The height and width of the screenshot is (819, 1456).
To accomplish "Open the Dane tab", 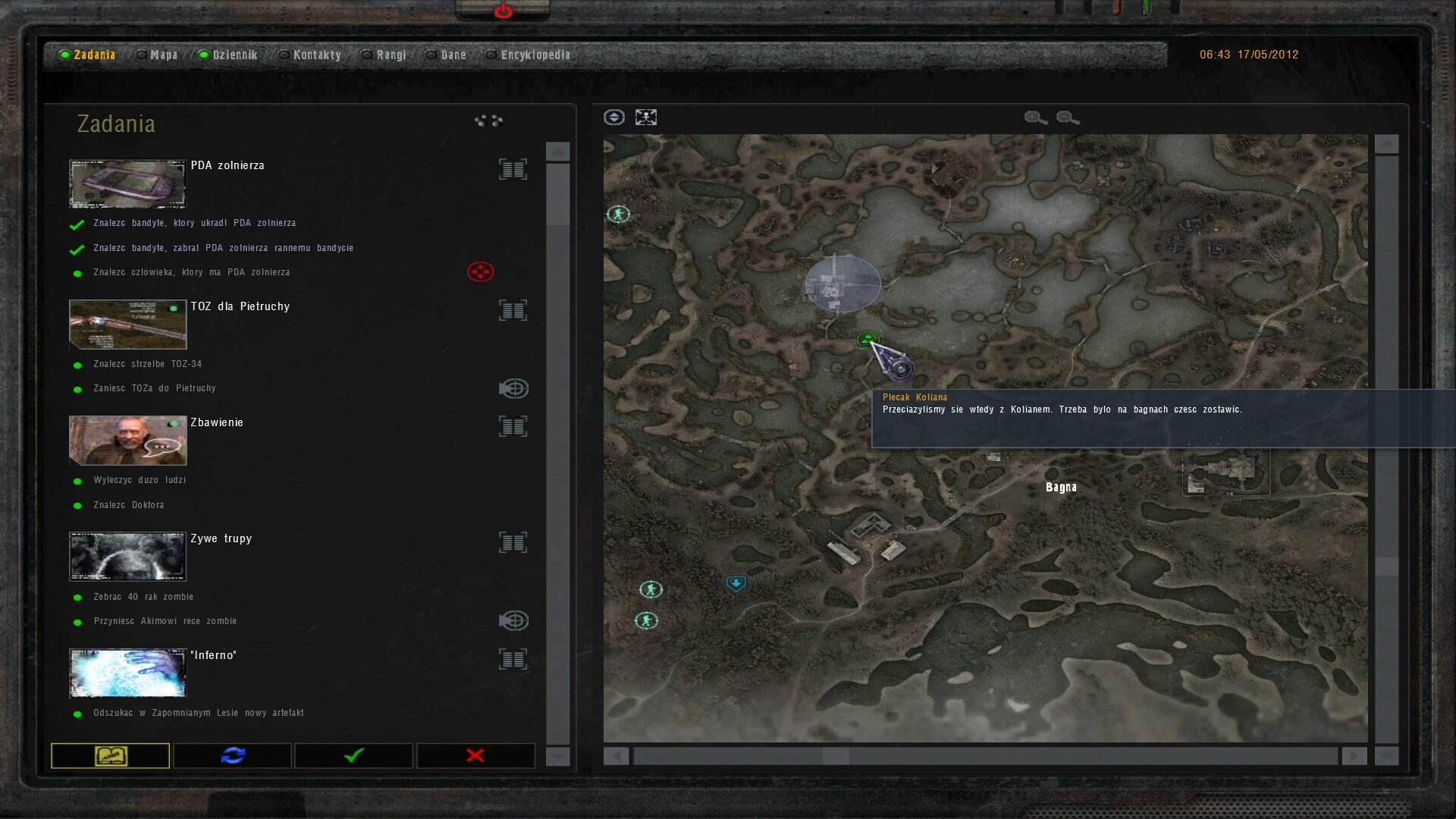I will coord(453,55).
